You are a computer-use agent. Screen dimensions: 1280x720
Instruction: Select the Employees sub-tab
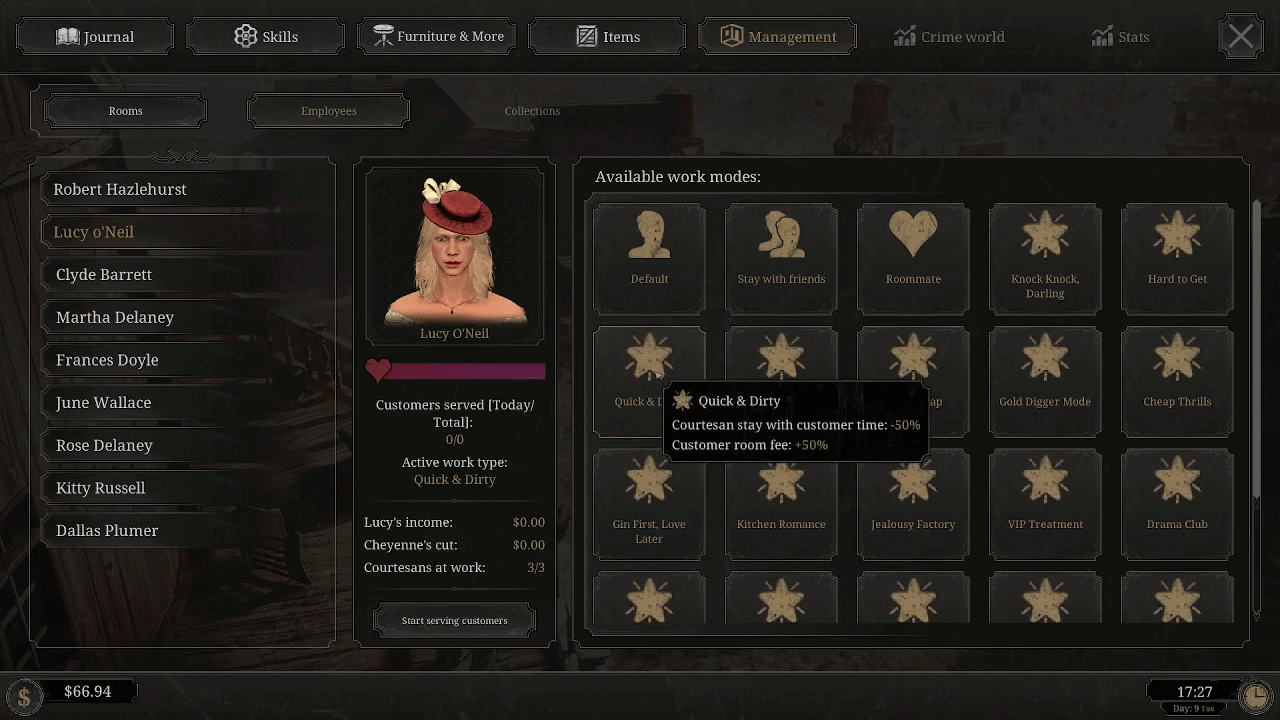click(x=328, y=111)
